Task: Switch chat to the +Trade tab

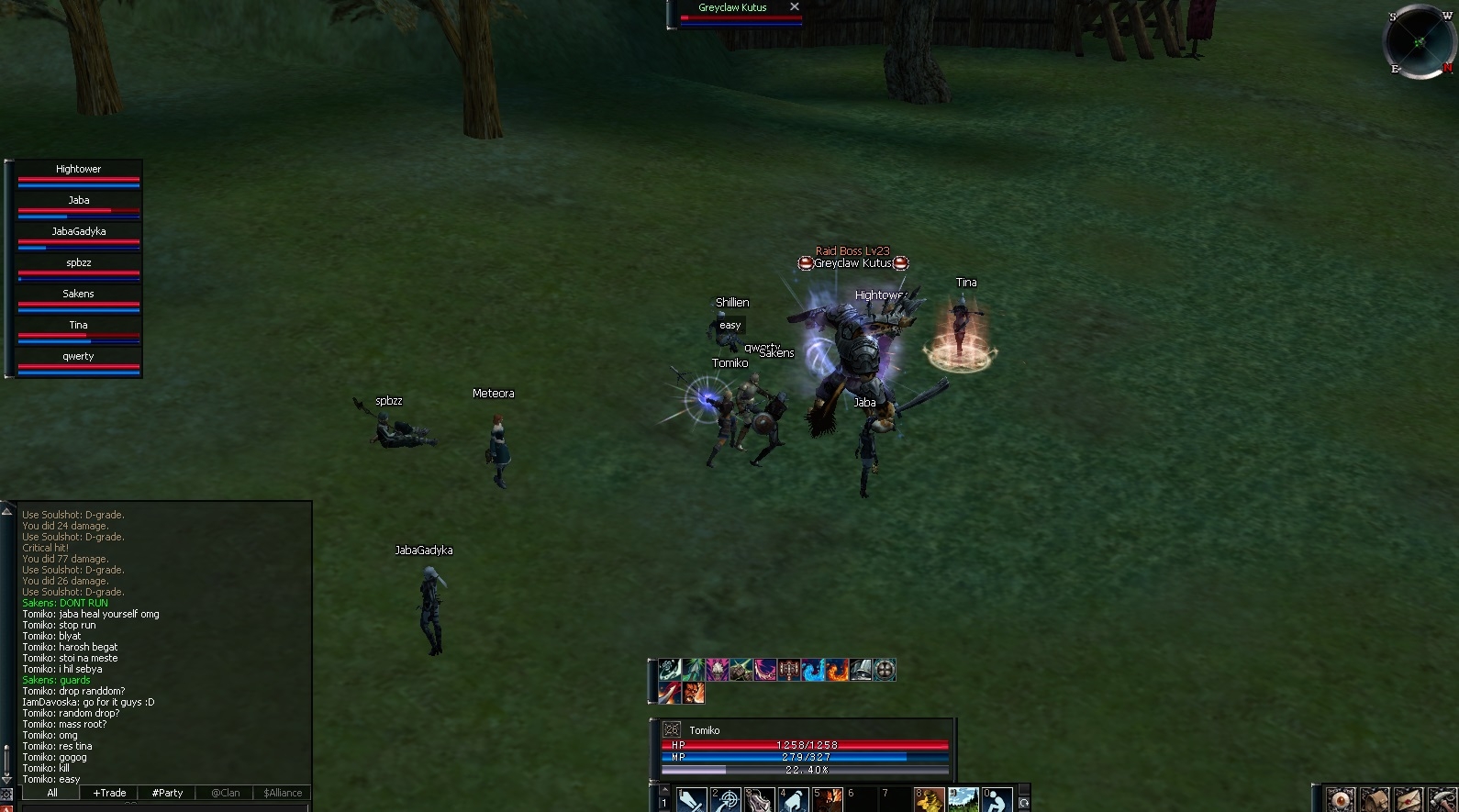Action: [x=109, y=793]
